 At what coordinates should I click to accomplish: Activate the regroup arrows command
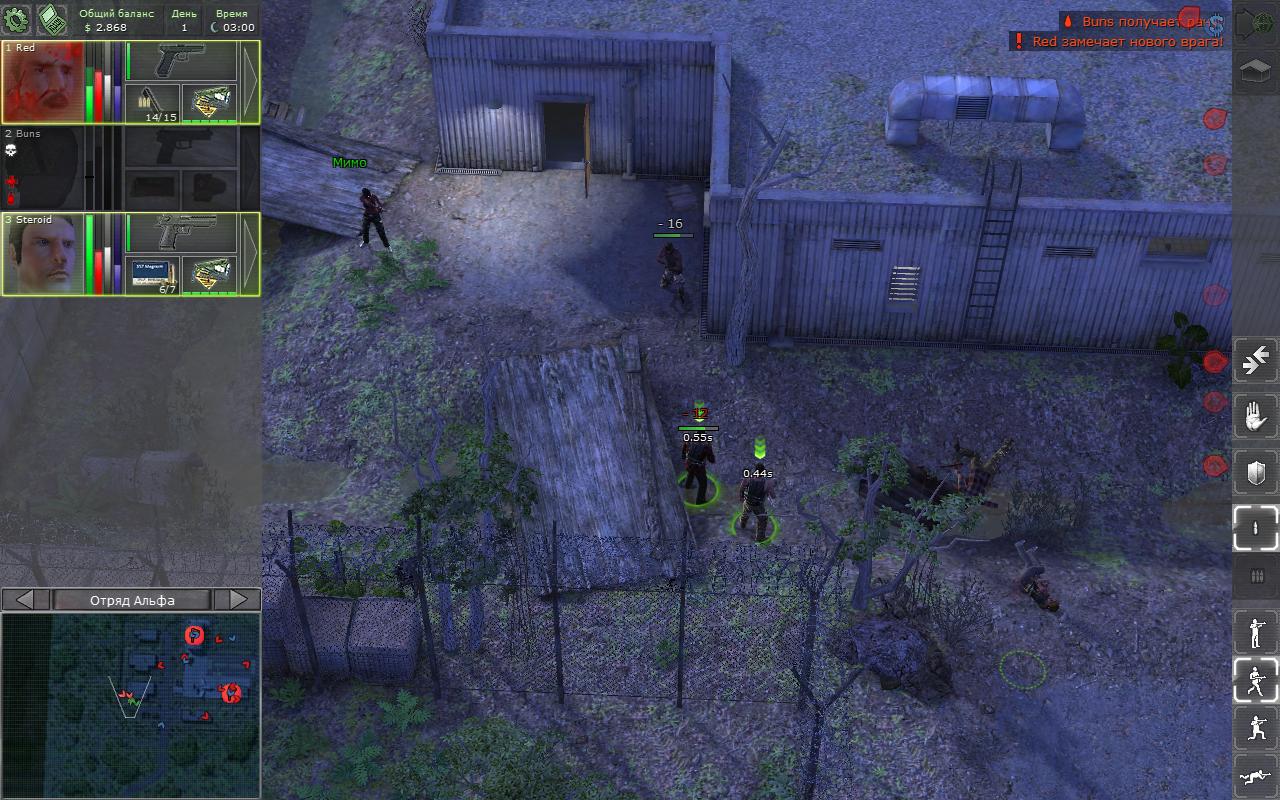(x=1255, y=362)
